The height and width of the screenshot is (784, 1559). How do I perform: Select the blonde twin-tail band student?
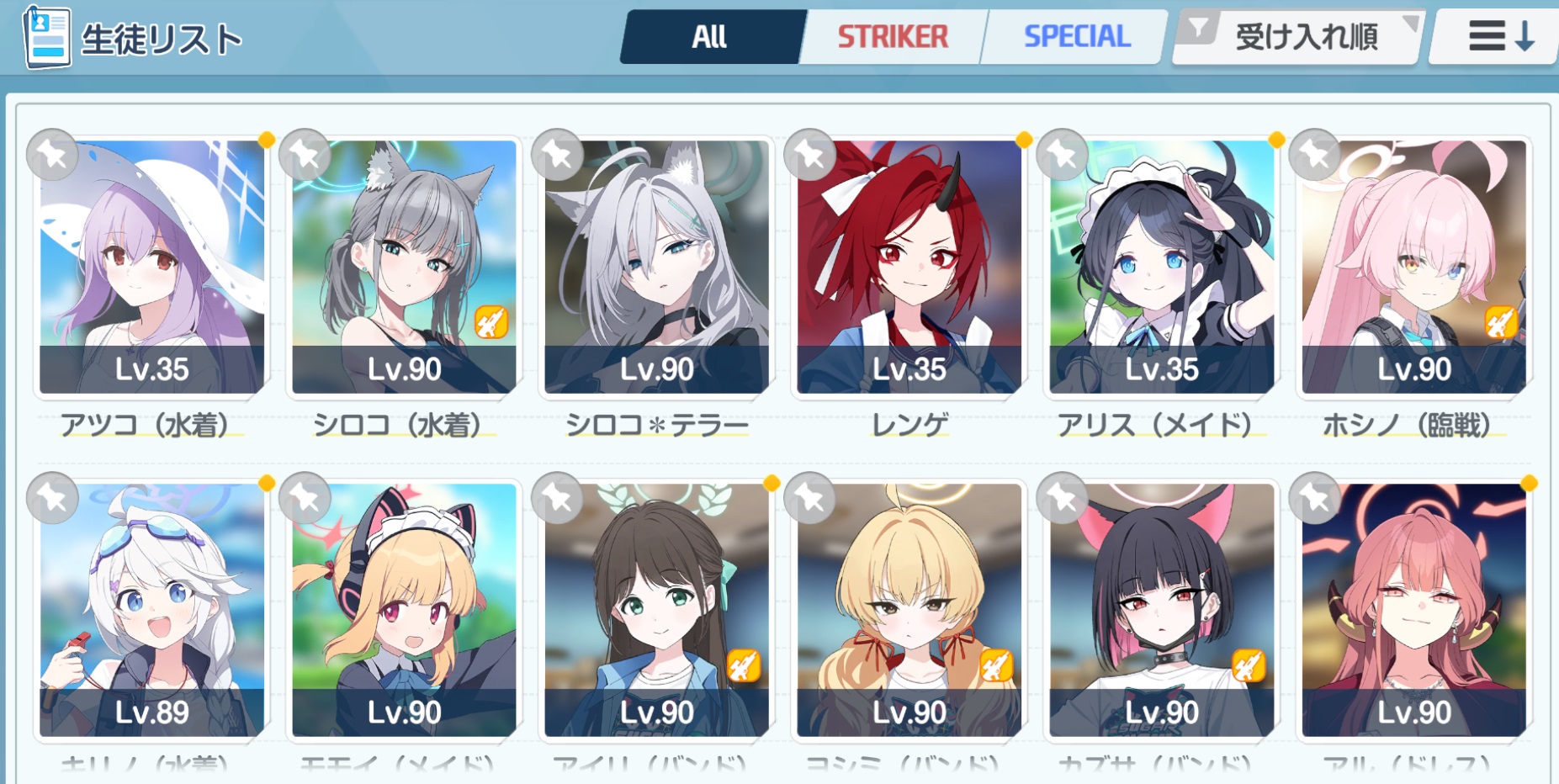point(909,610)
